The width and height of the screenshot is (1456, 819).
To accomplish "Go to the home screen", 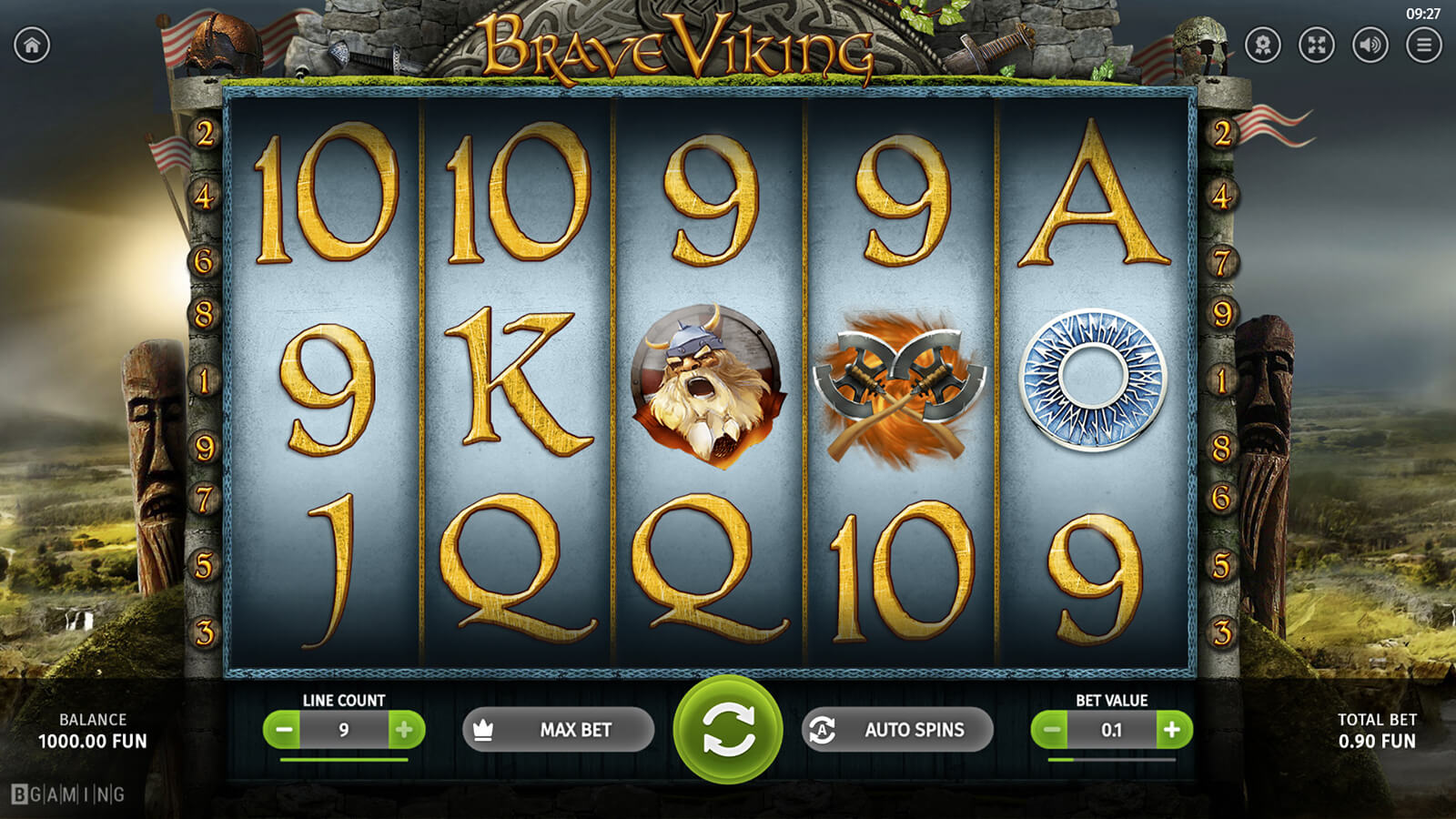I will tap(32, 45).
